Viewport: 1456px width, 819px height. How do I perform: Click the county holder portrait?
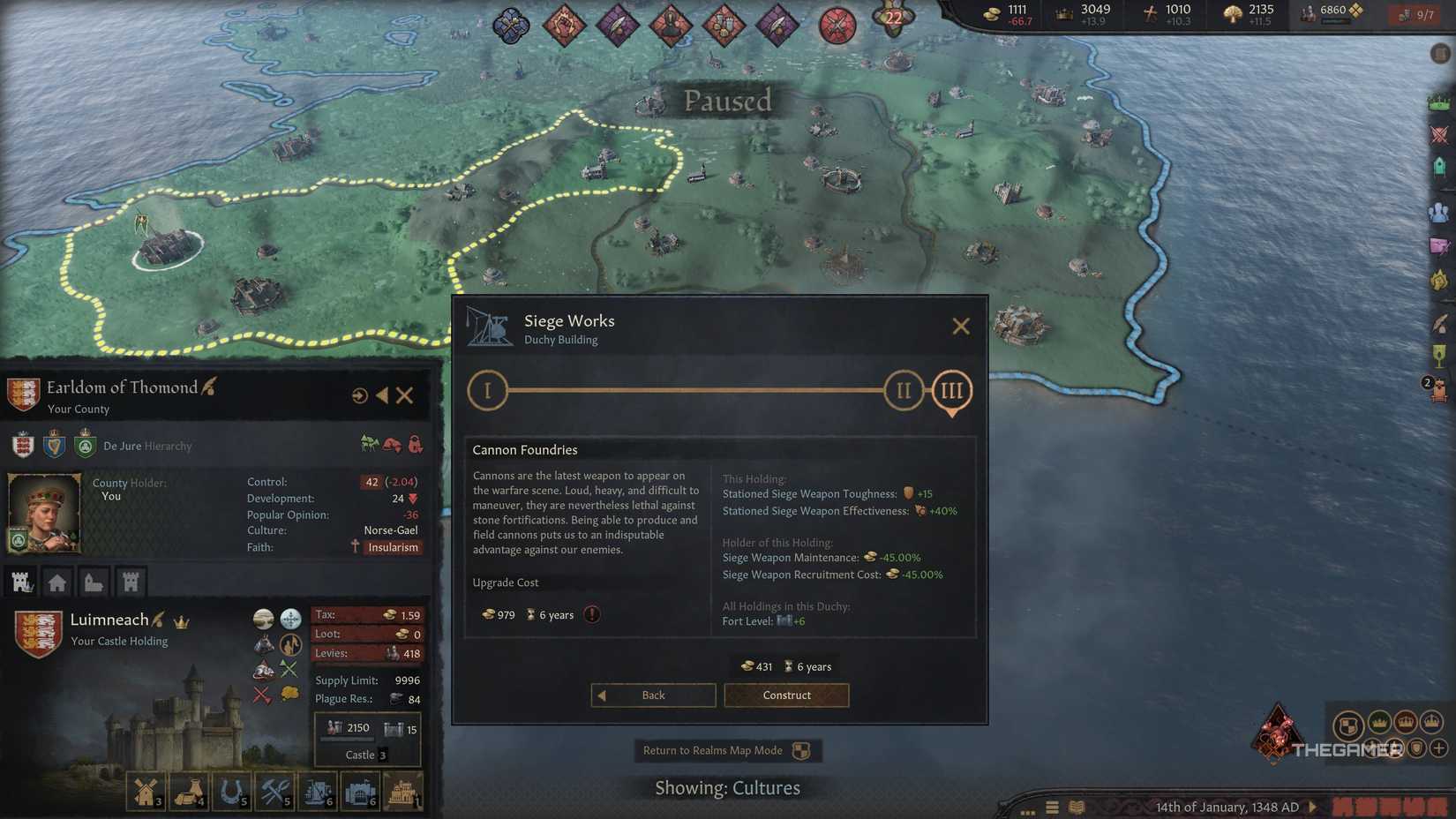[44, 512]
